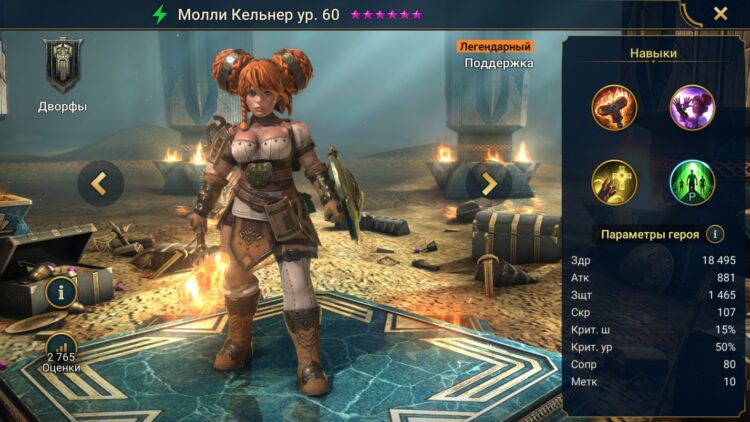This screenshot has width=750, height=422.
Task: Show the next hero with the right arrow
Action: pyautogui.click(x=489, y=182)
